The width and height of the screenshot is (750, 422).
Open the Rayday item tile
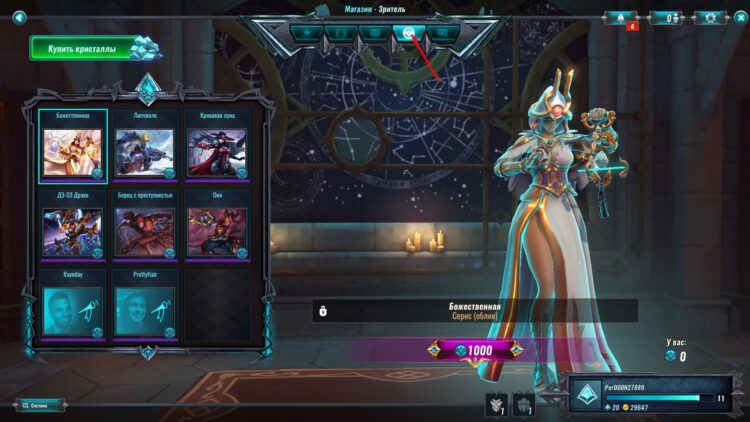pos(73,310)
